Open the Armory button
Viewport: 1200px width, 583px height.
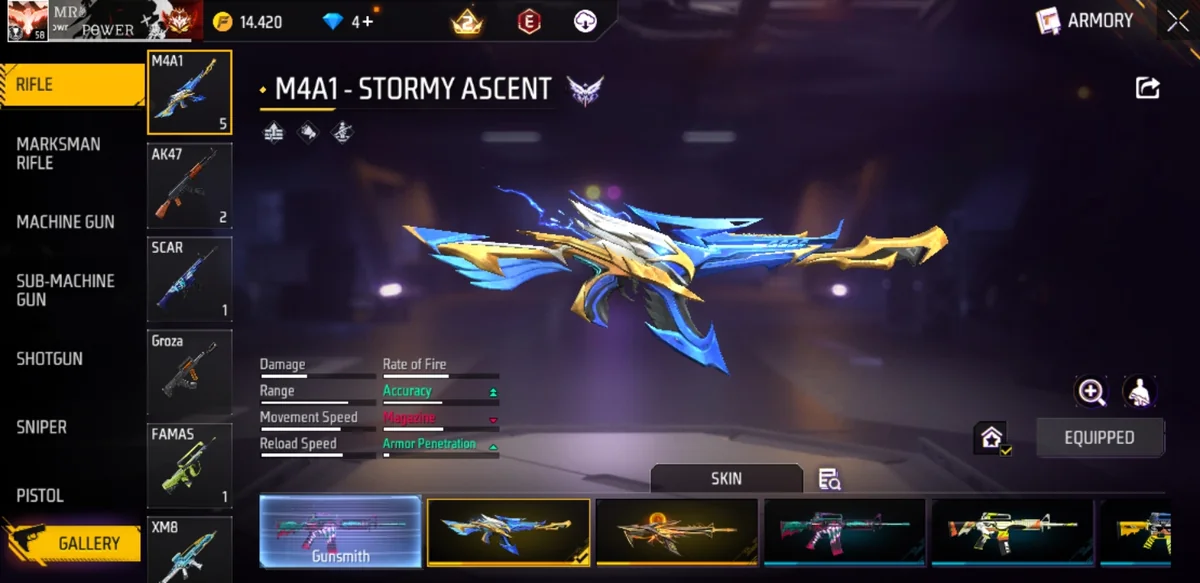coord(1086,21)
